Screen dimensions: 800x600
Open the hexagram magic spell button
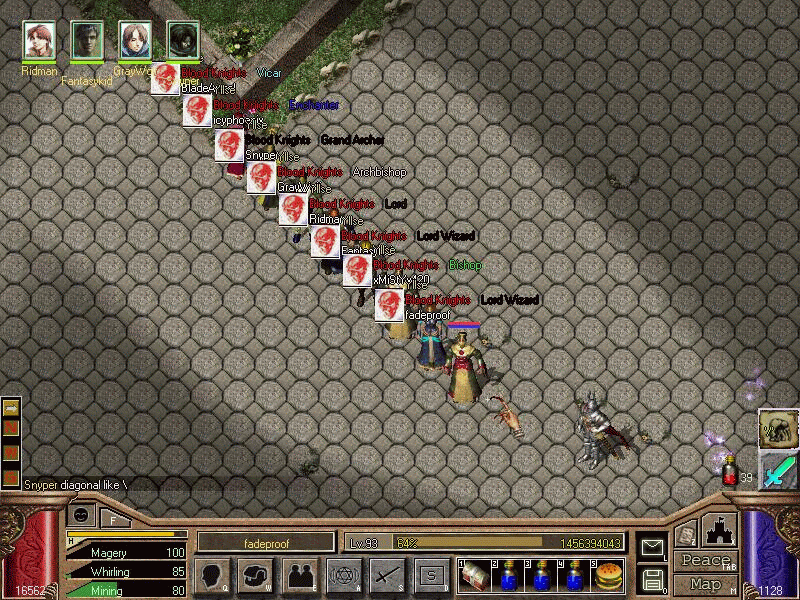343,574
